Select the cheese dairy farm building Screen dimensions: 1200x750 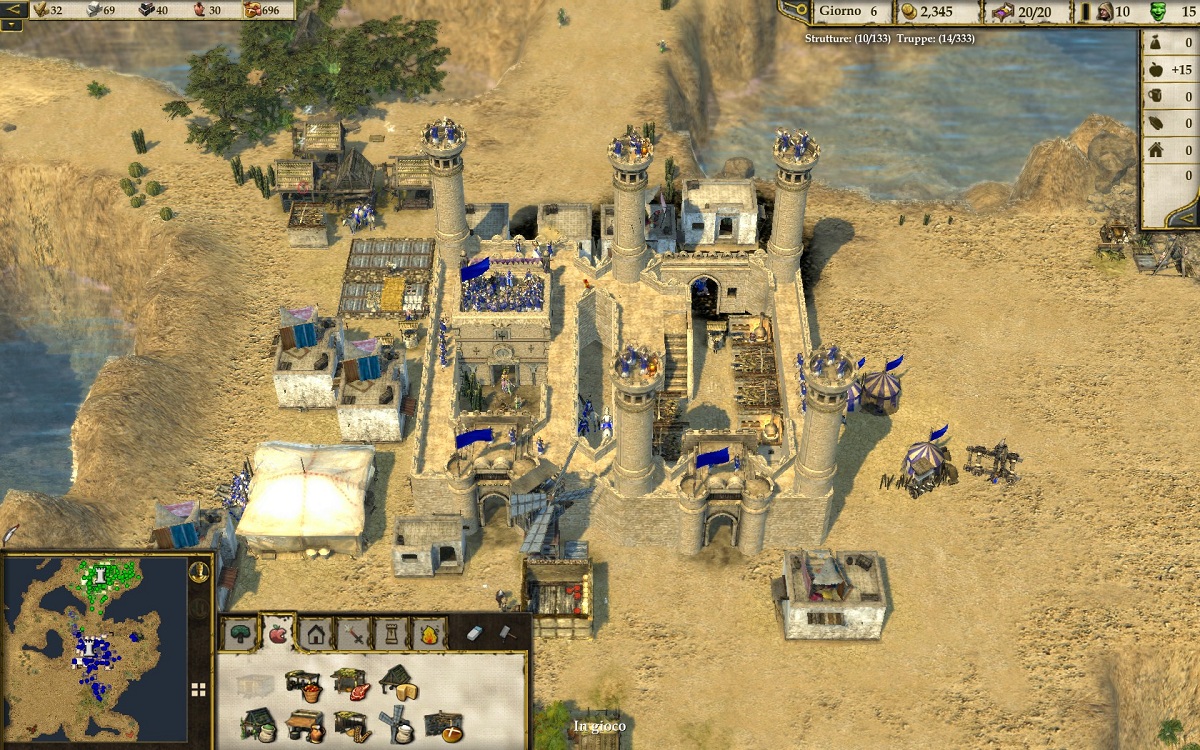coord(398,682)
